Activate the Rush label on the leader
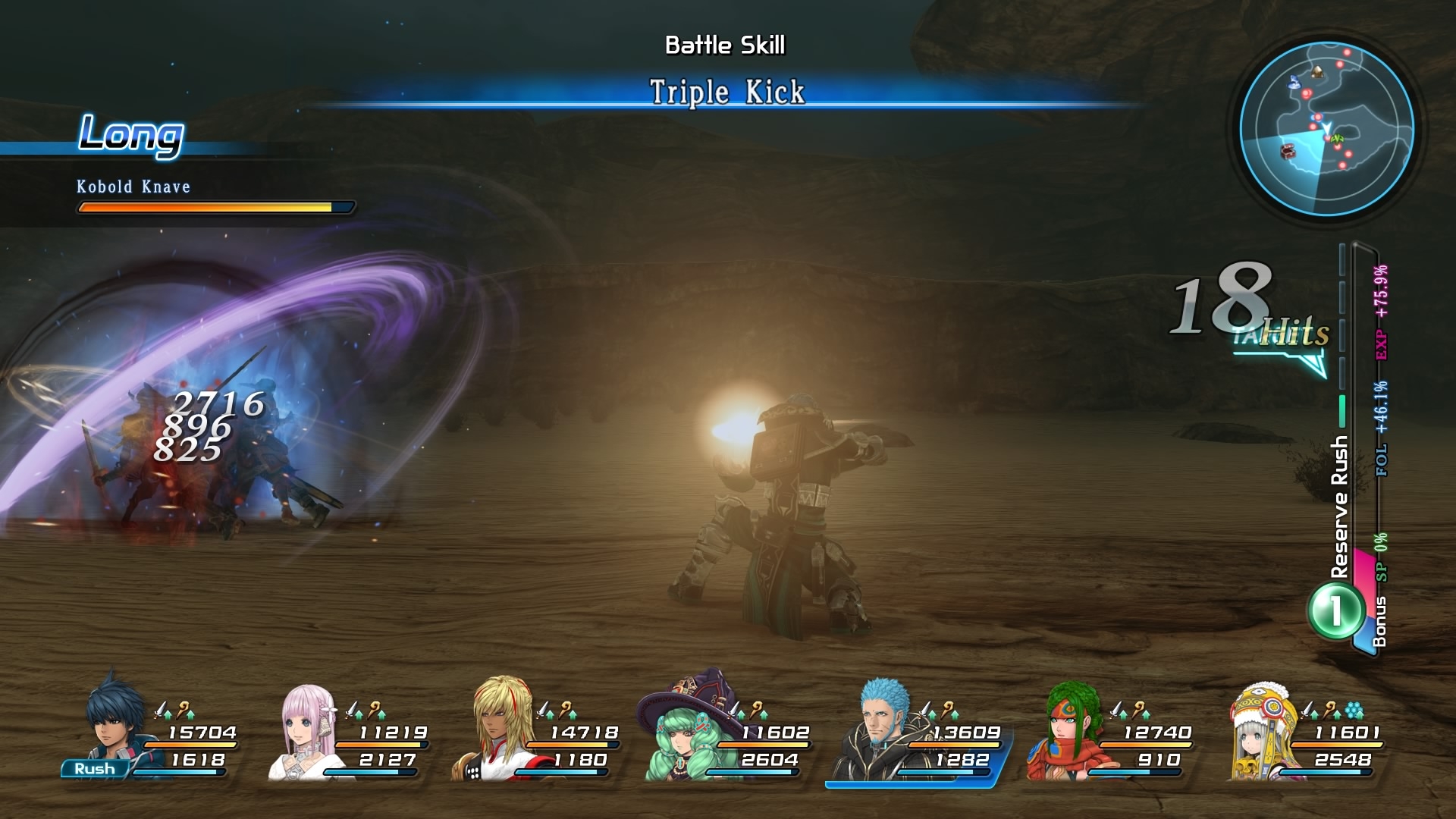Screen dimensions: 1456x819 [x=94, y=769]
